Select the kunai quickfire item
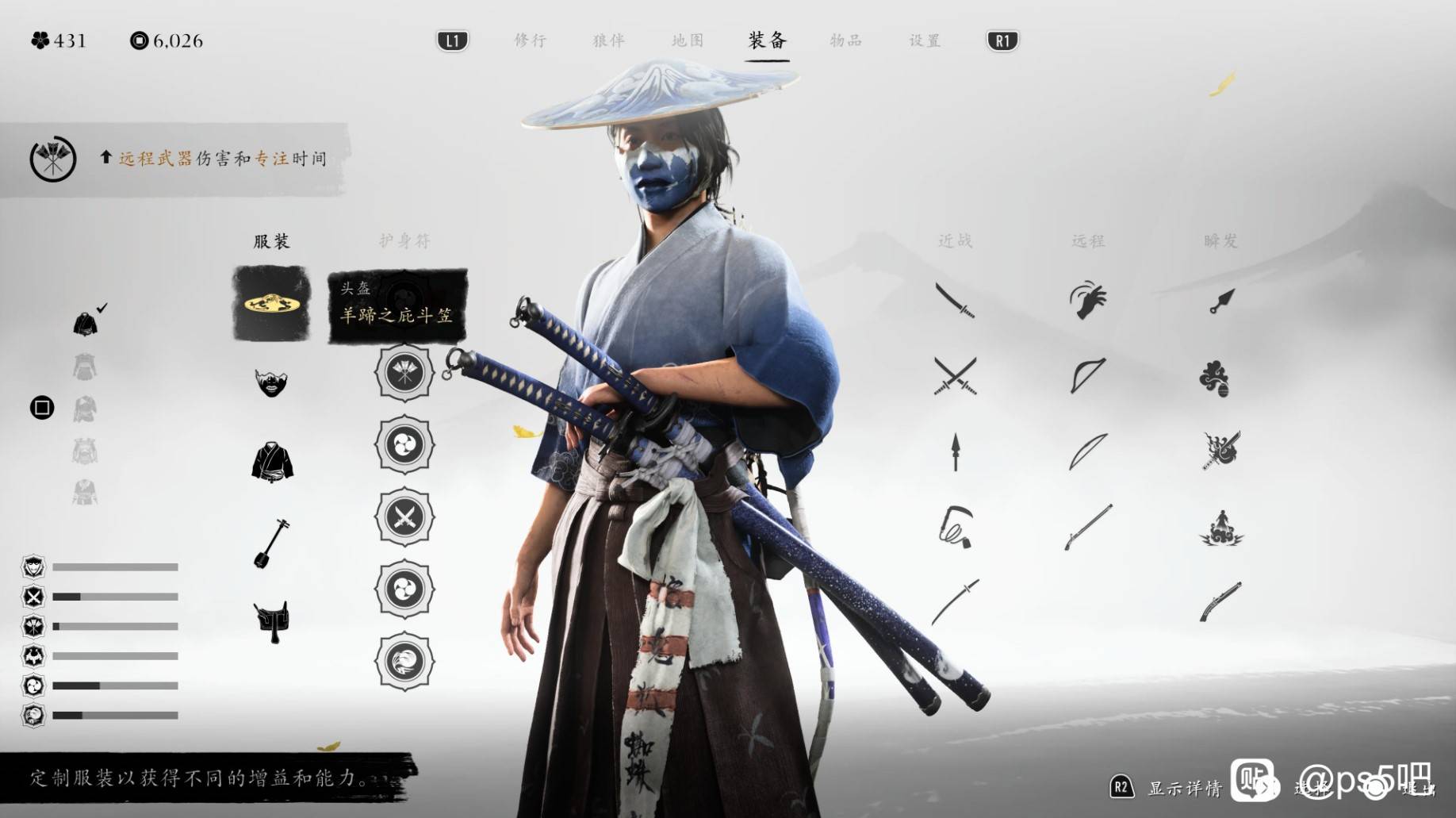This screenshot has width=1456, height=818. (1221, 301)
